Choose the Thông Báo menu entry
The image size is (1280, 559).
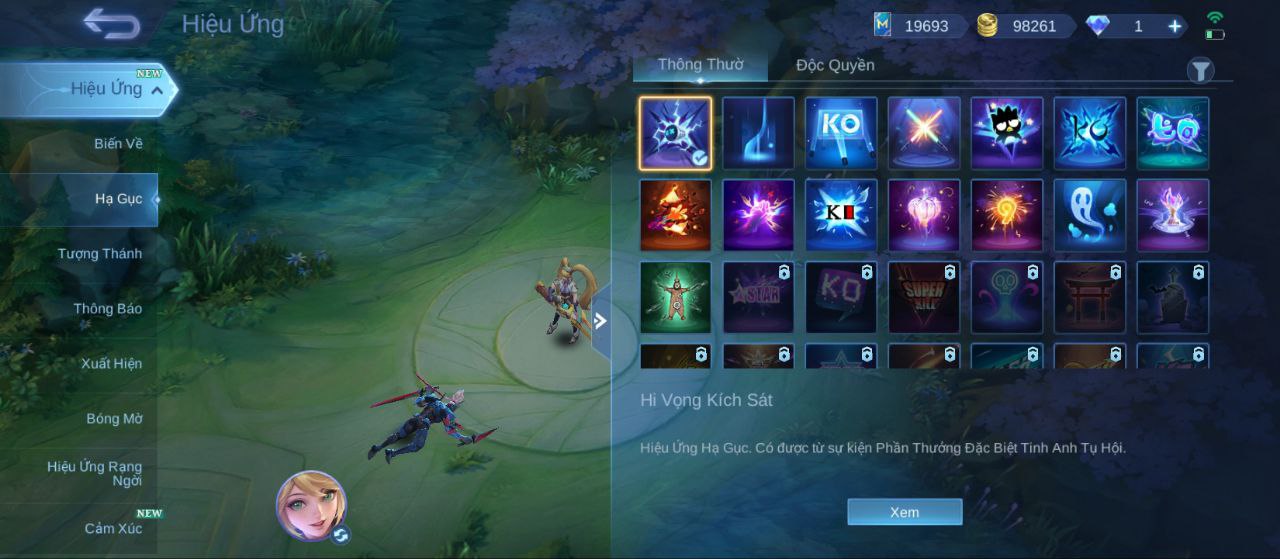tap(107, 309)
